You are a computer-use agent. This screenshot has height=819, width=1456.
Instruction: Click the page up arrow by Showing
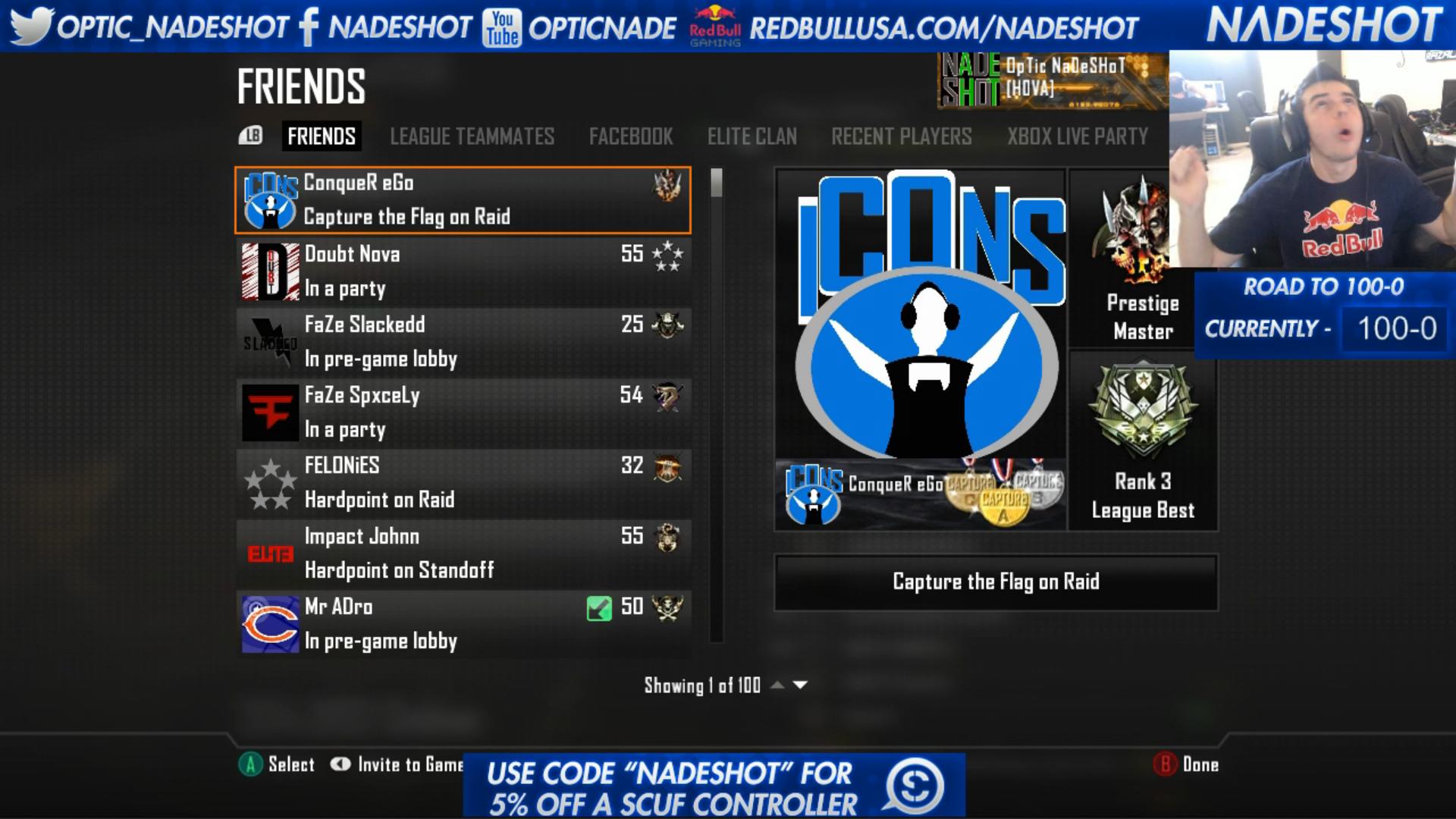pos(777,685)
